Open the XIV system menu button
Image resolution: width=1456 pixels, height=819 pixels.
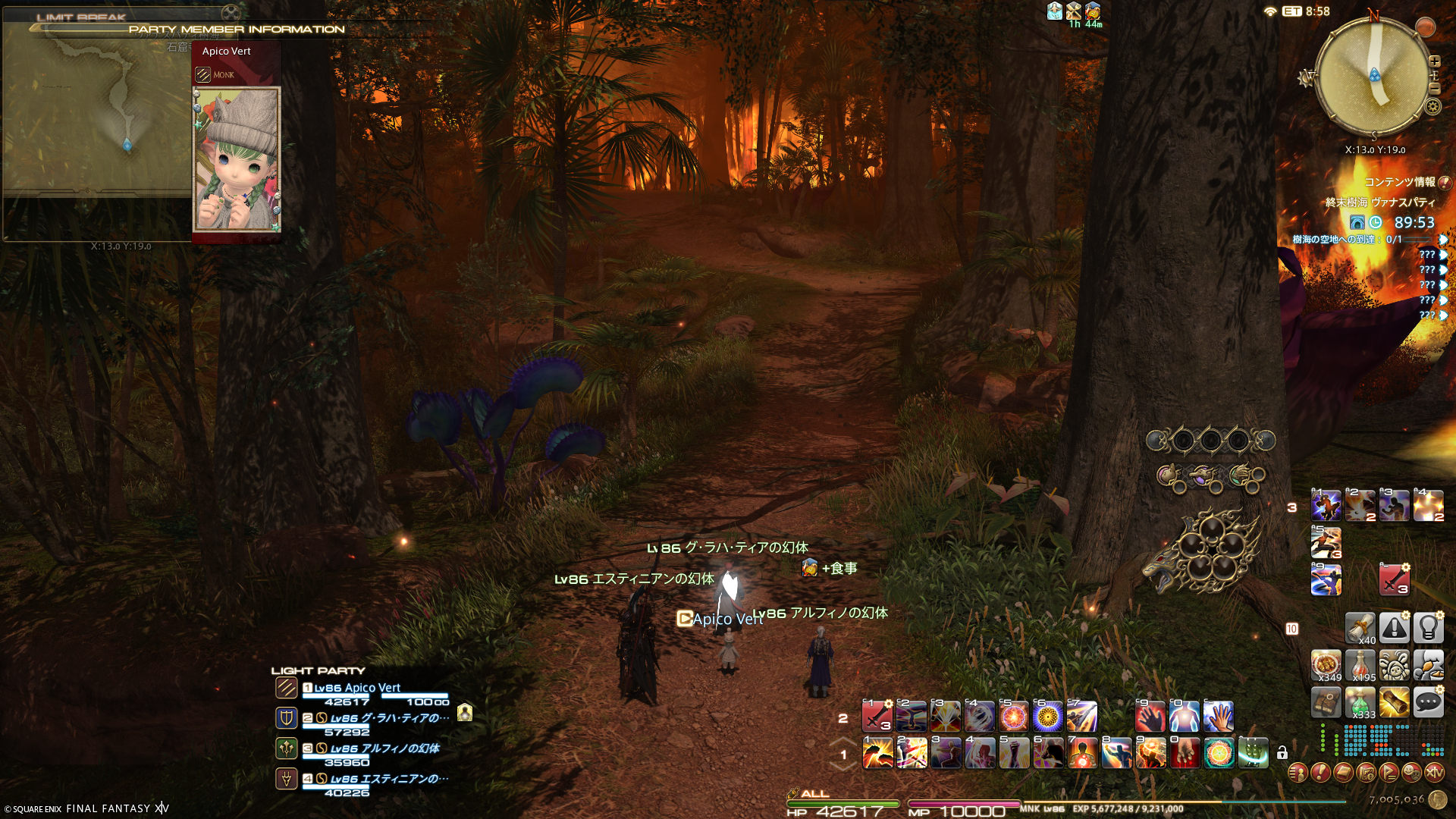click(x=1433, y=773)
